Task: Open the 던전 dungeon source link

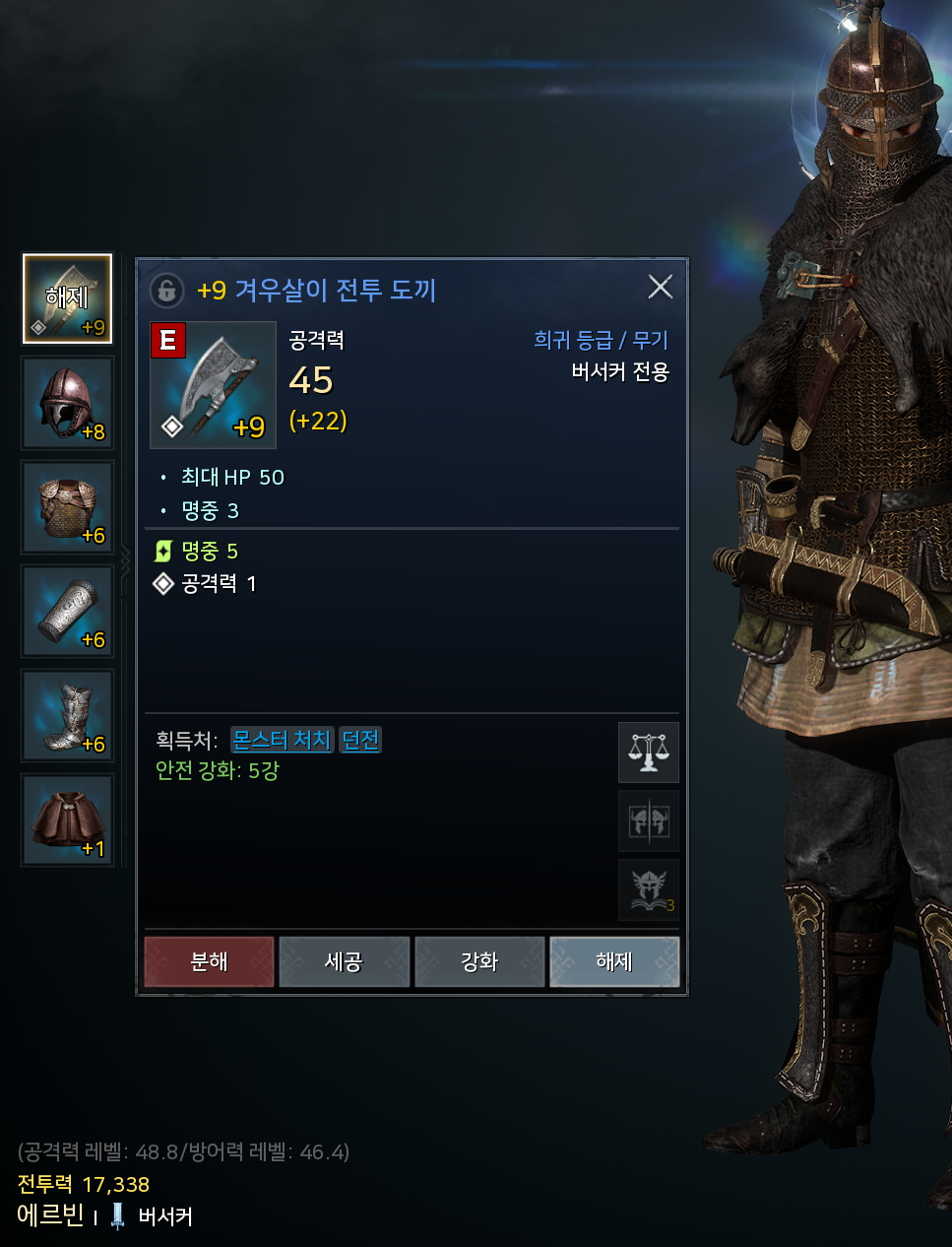Action: (360, 740)
